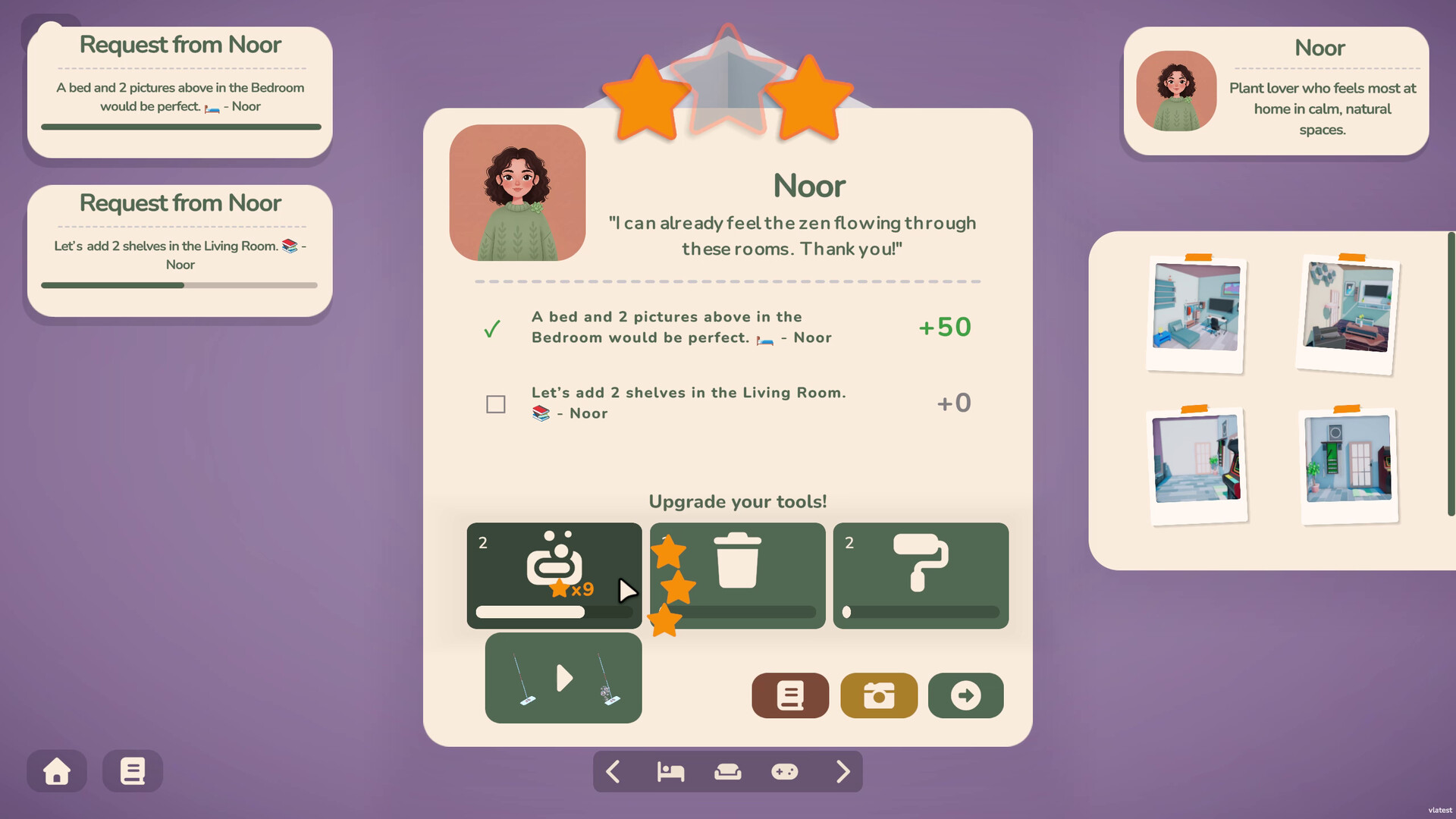This screenshot has width=1456, height=819.
Task: Go to the next room with right arrow
Action: (843, 772)
